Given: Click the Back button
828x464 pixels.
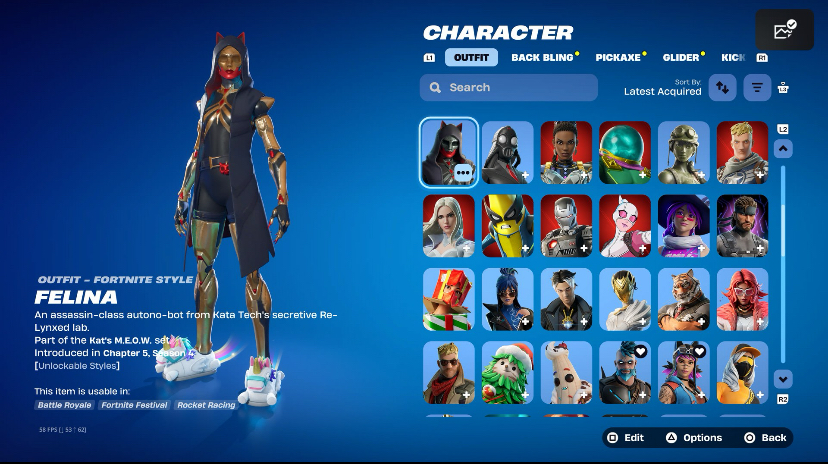Looking at the screenshot, I should tap(766, 438).
